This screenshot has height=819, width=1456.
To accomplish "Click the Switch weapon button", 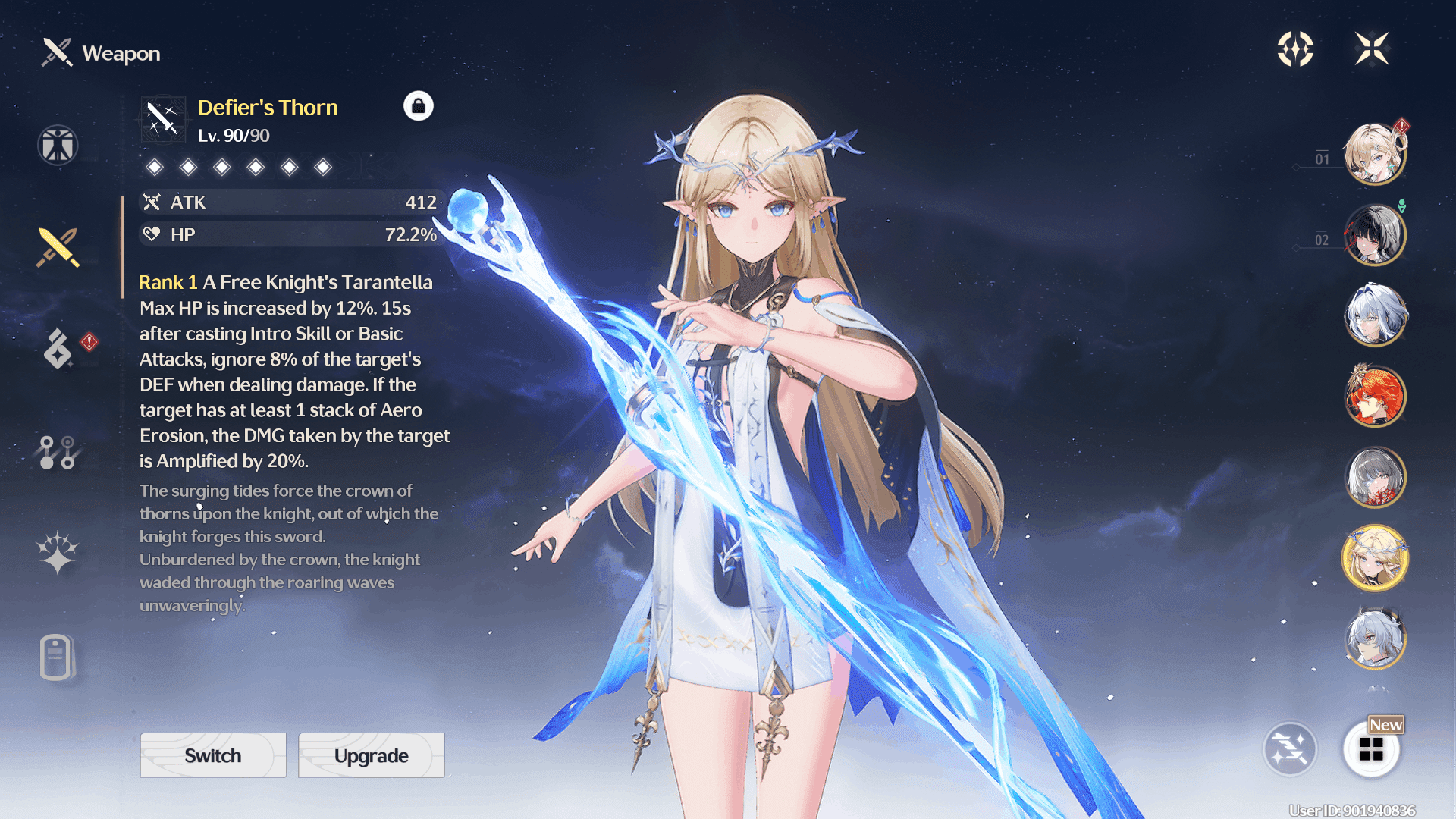I will click(x=213, y=755).
